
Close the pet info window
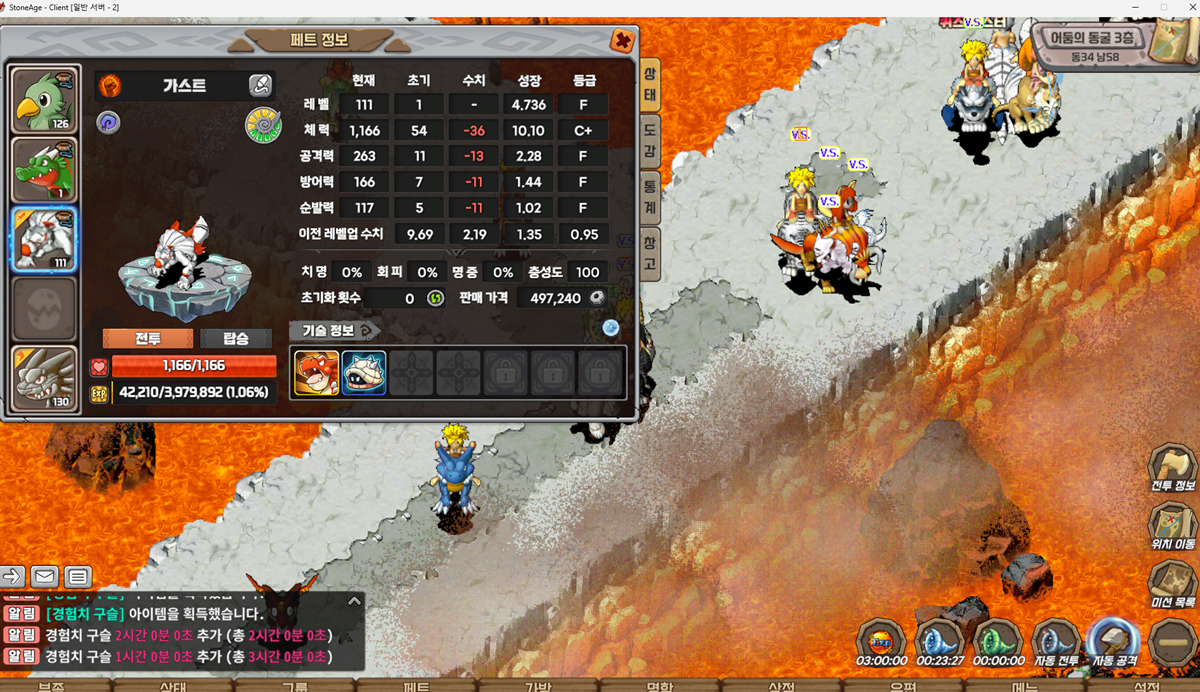point(622,41)
